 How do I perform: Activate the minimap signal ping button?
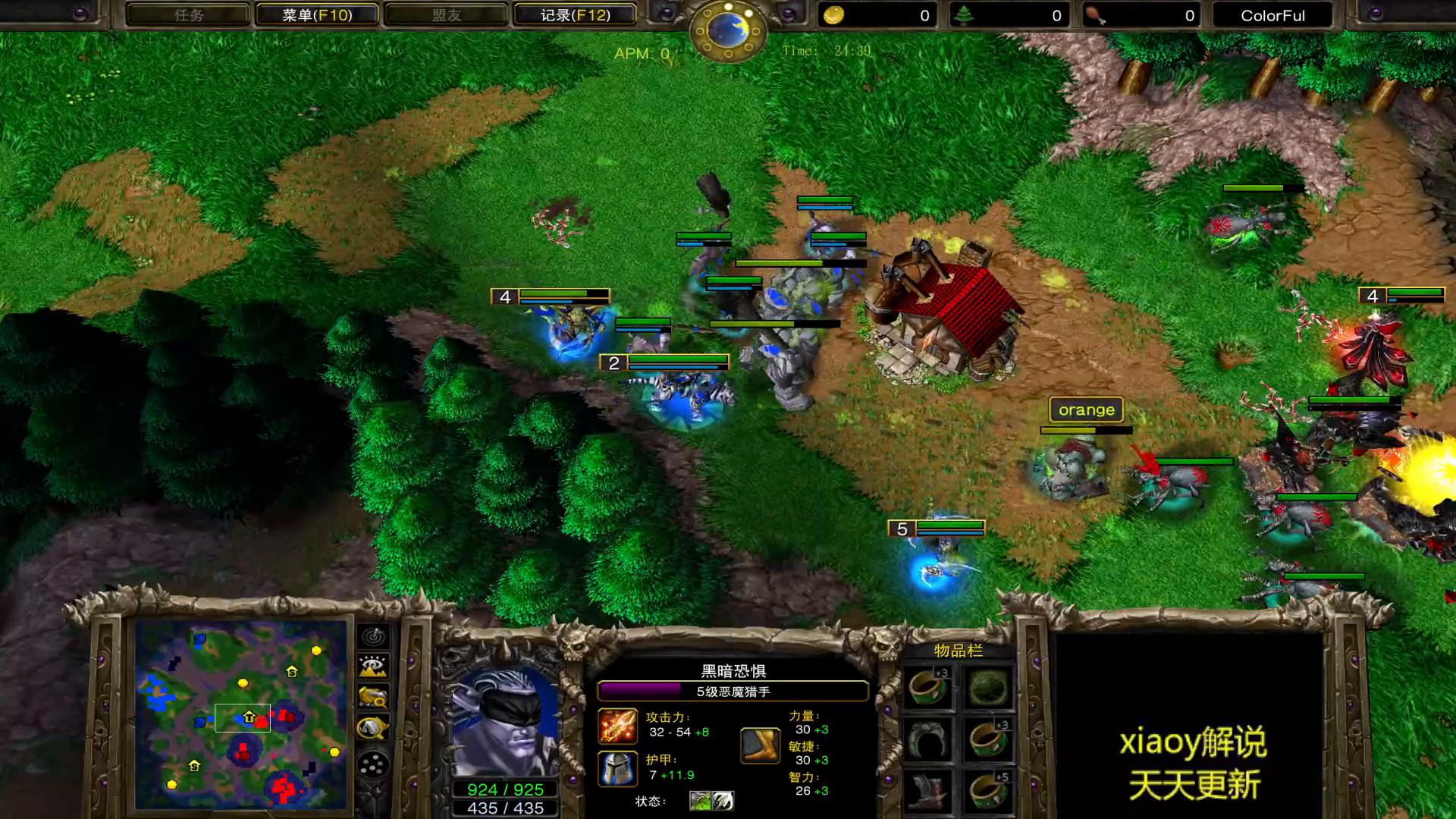(x=373, y=637)
